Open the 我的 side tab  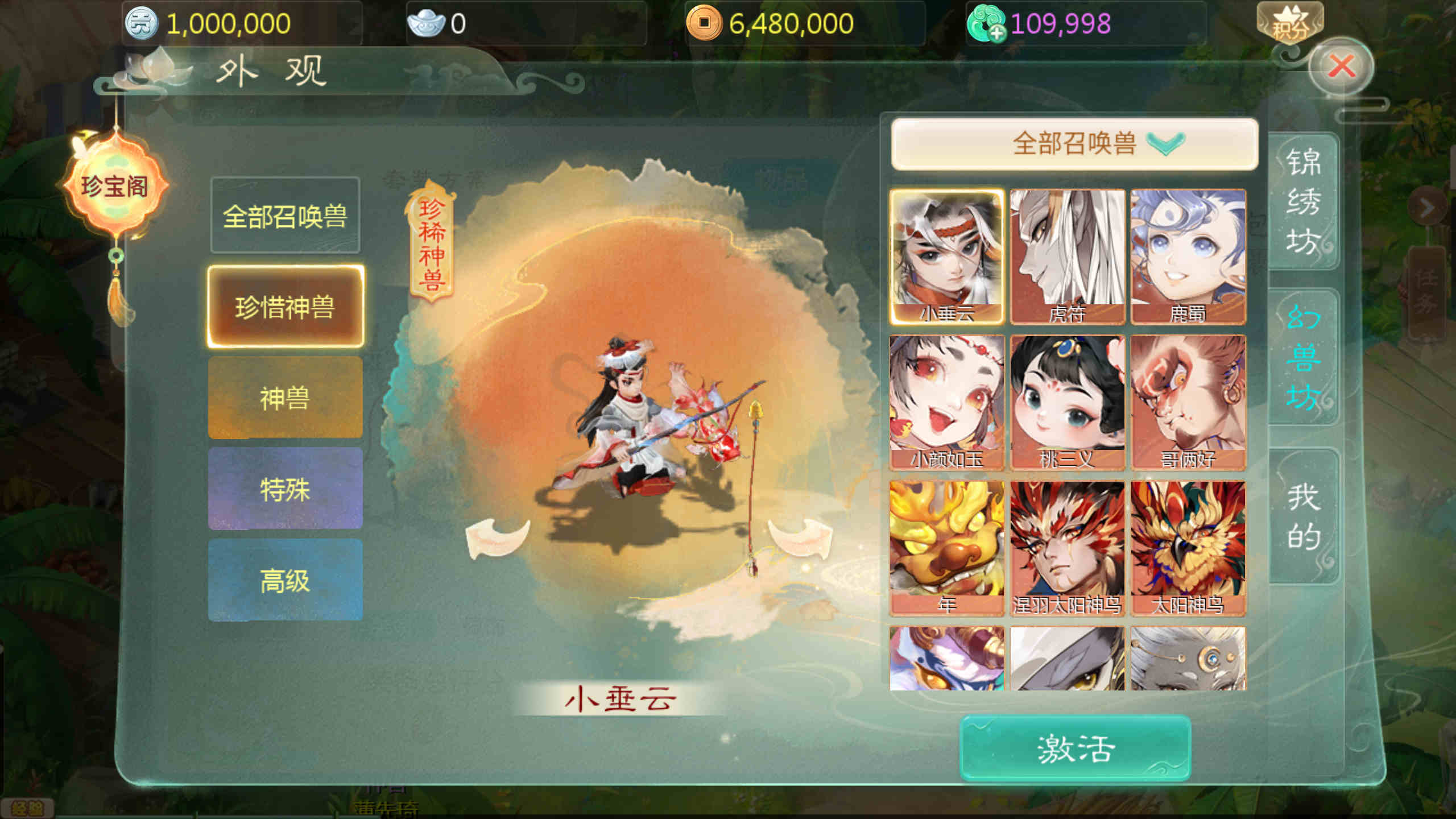(1303, 516)
